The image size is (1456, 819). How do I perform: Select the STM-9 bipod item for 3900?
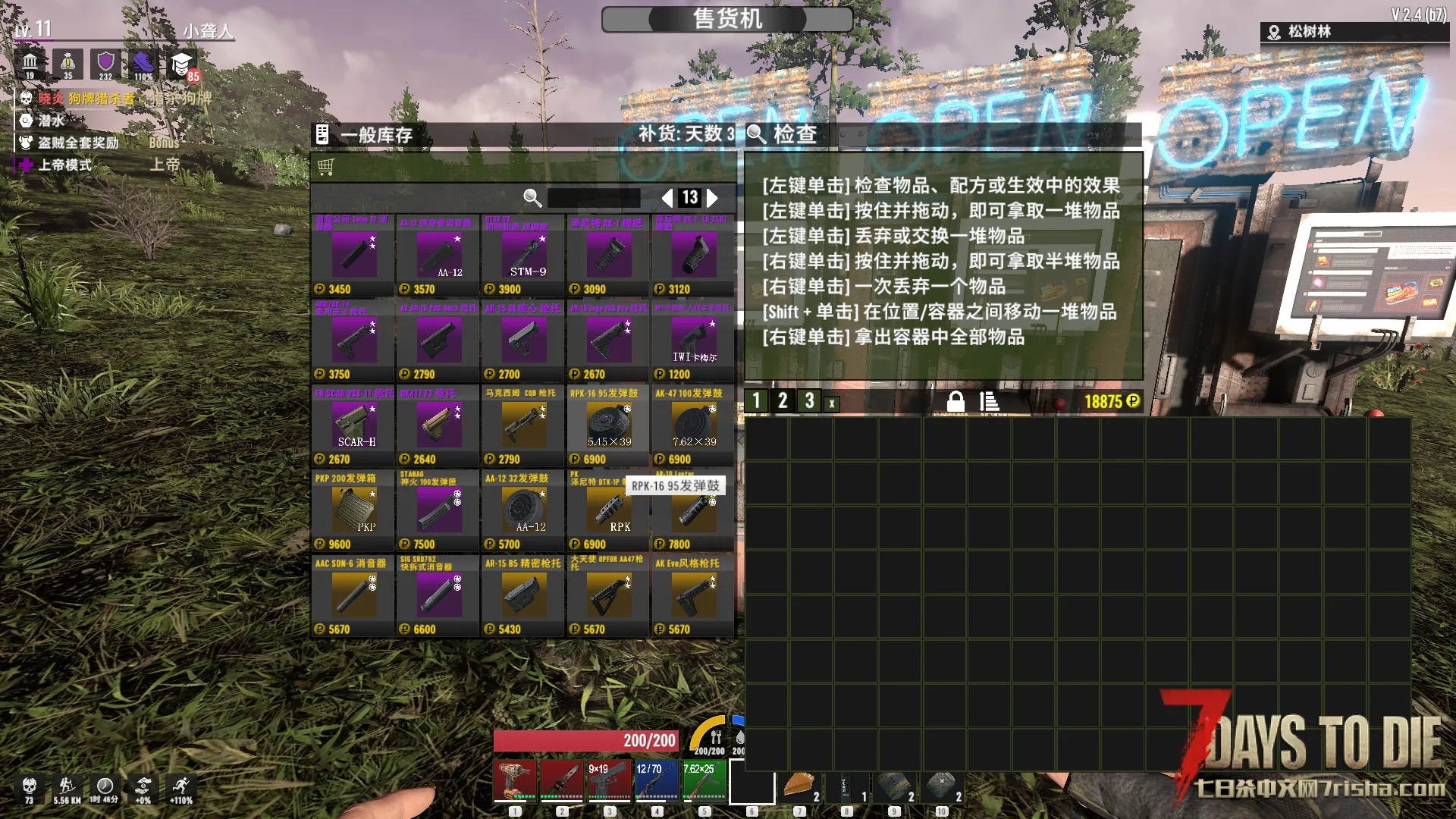tap(524, 256)
